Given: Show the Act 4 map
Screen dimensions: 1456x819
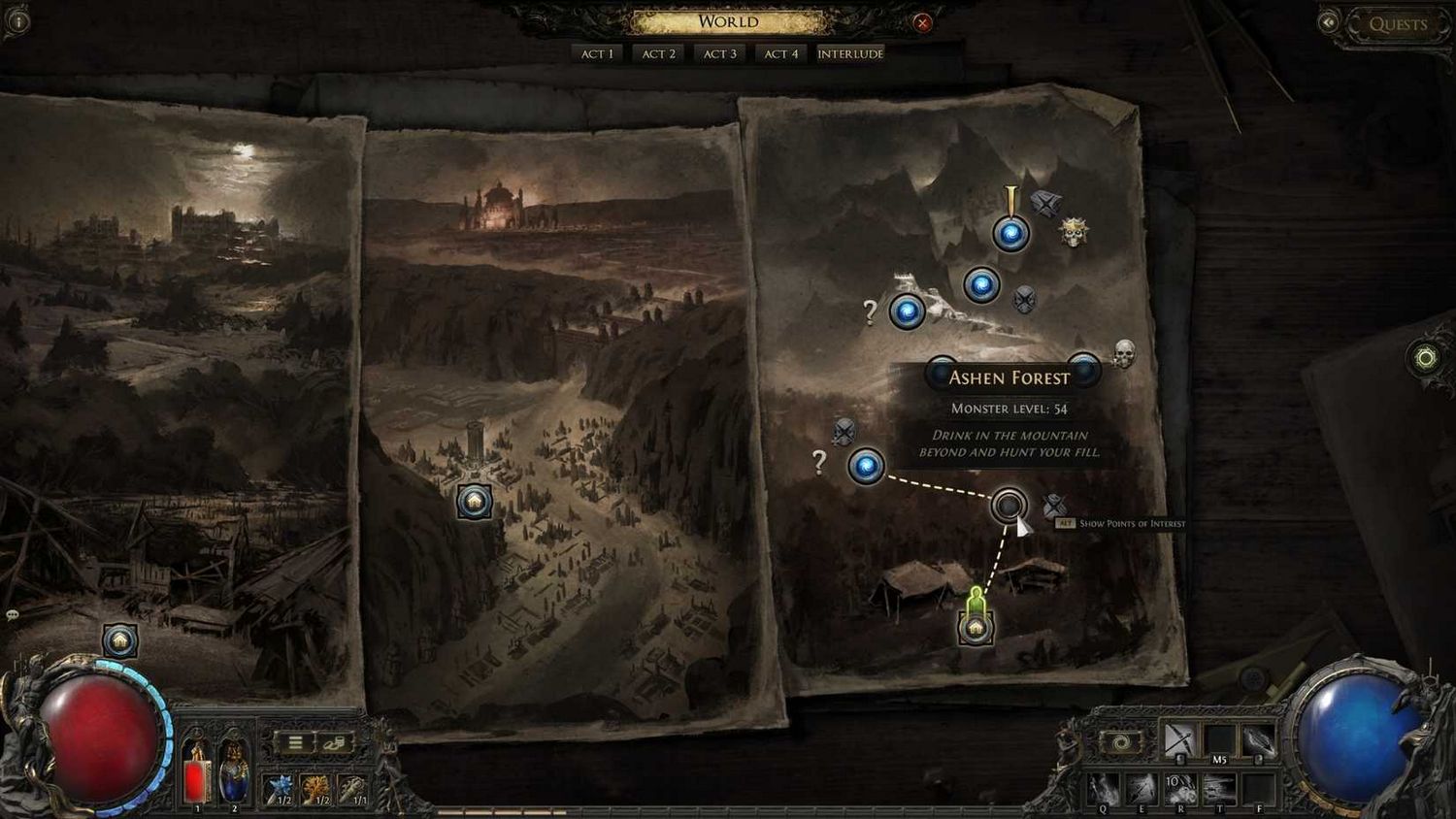Looking at the screenshot, I should 780,54.
